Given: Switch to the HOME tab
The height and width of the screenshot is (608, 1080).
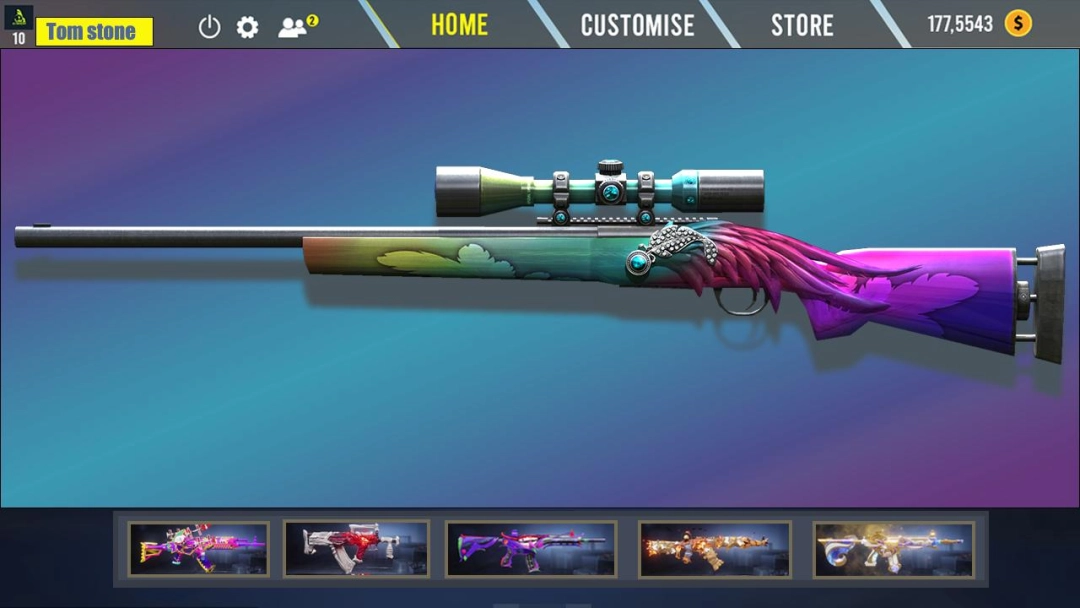Looking at the screenshot, I should point(459,25).
